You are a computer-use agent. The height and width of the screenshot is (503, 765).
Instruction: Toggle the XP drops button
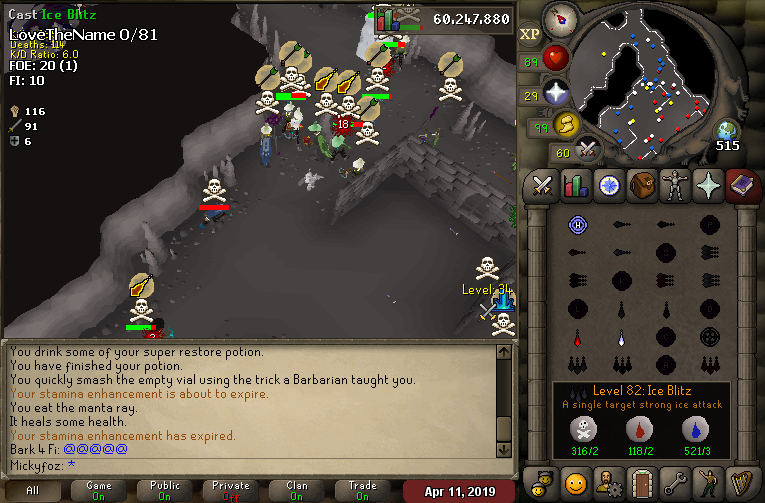530,33
